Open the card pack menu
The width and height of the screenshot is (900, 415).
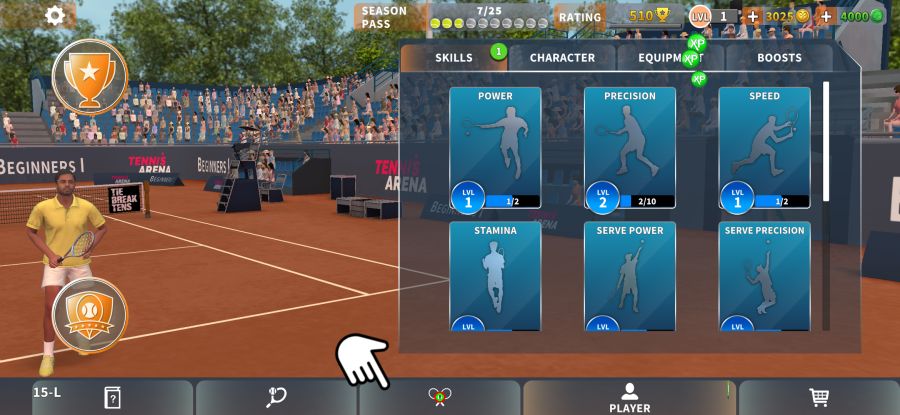pyautogui.click(x=112, y=398)
